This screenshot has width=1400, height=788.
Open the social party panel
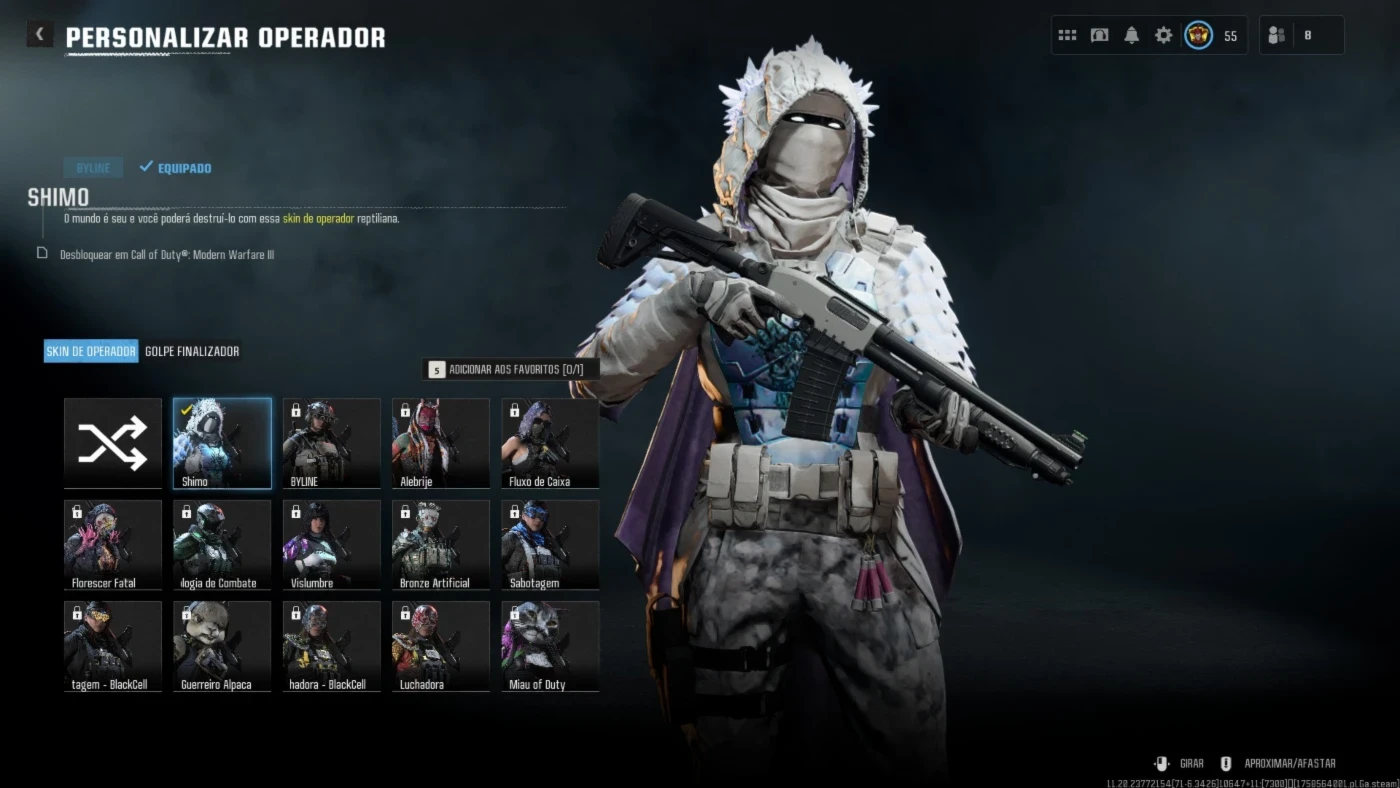pyautogui.click(x=1300, y=35)
